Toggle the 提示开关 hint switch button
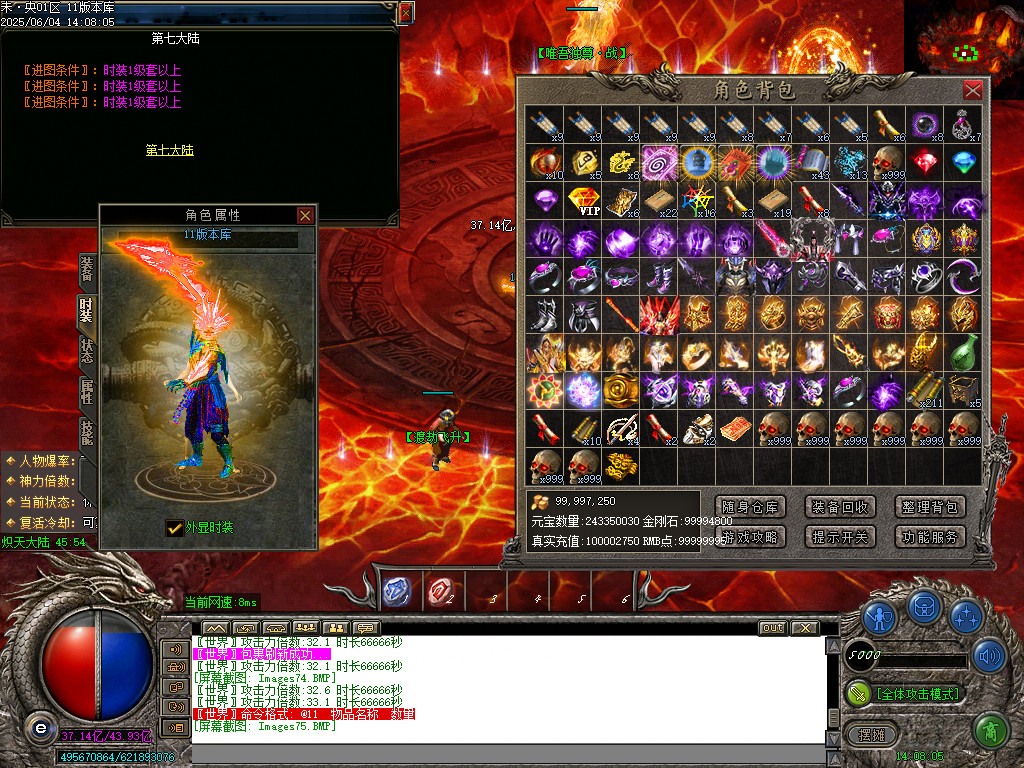Screen dimensions: 1024x768 coord(840,537)
